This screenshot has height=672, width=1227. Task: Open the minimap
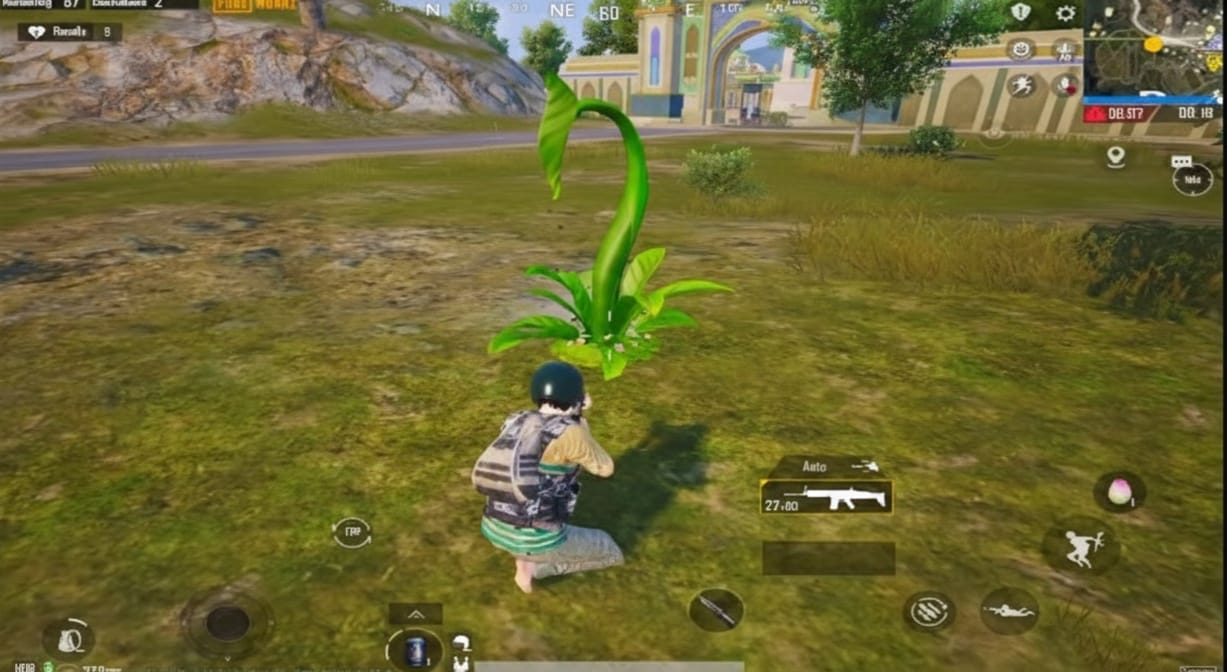(1153, 48)
